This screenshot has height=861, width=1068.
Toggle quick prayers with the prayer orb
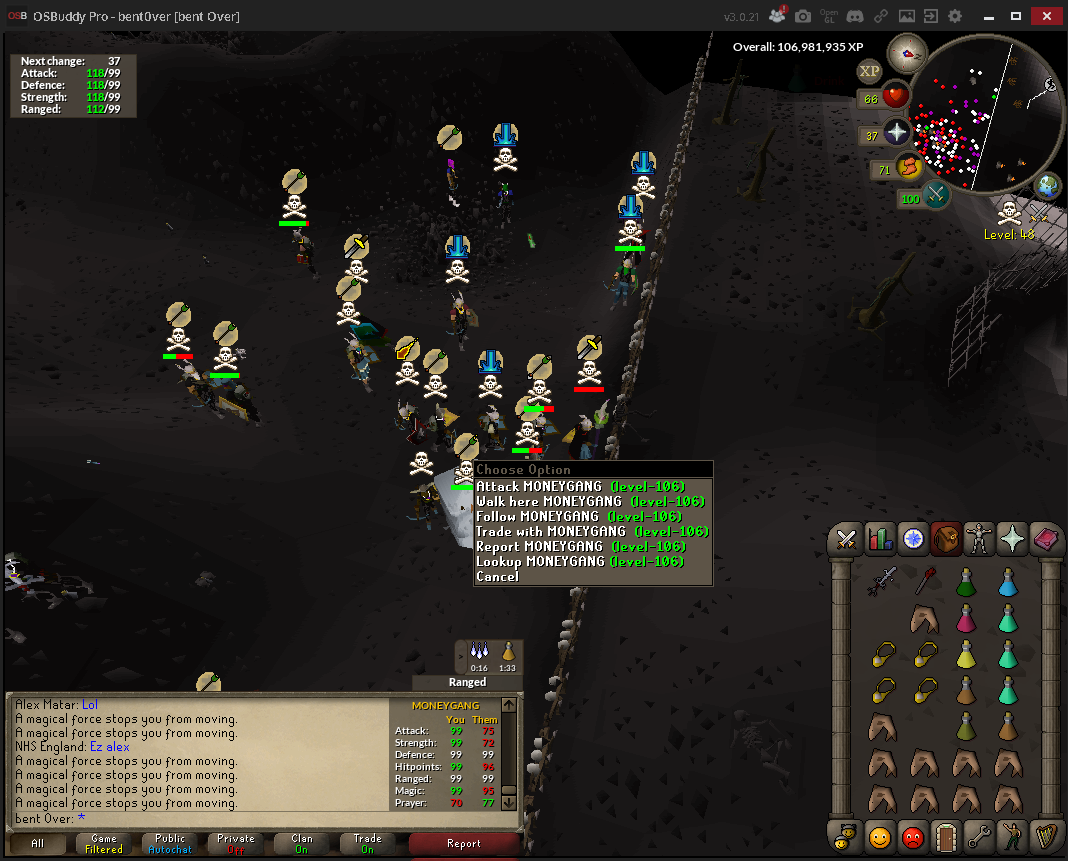[897, 132]
